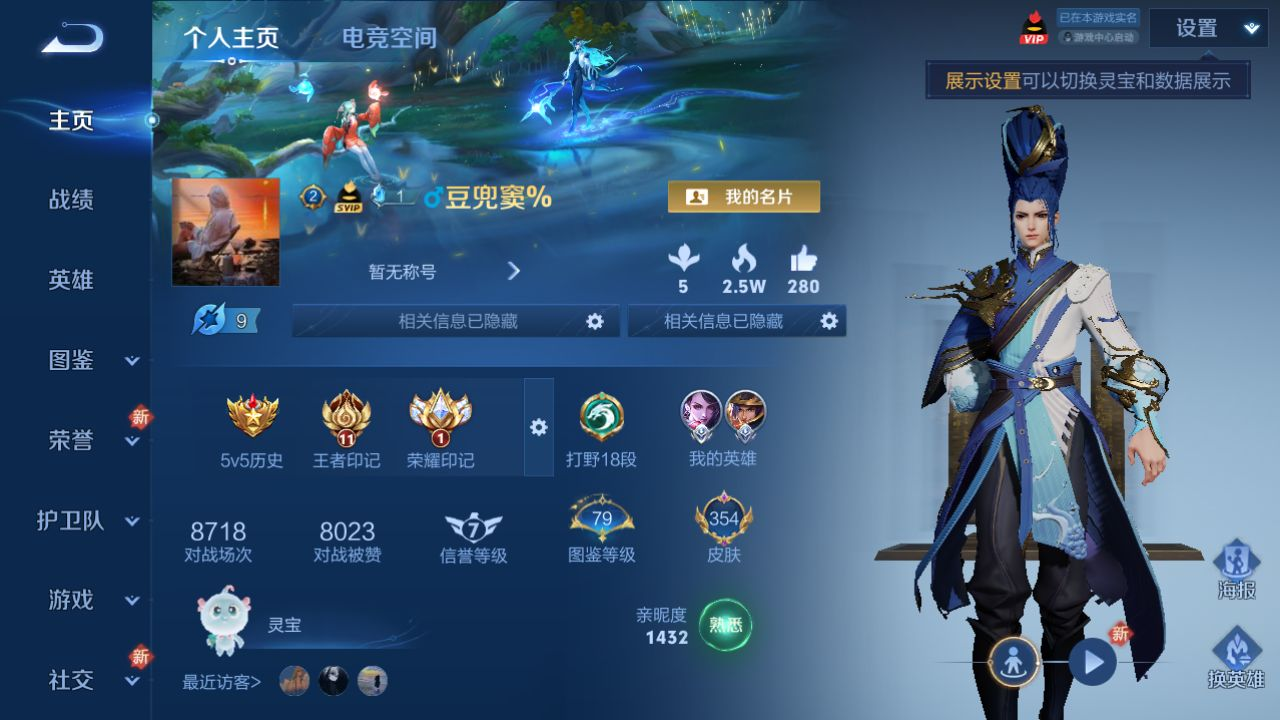Image resolution: width=1280 pixels, height=720 pixels.
Task: Open the 海报 poster button
Action: [x=1236, y=570]
